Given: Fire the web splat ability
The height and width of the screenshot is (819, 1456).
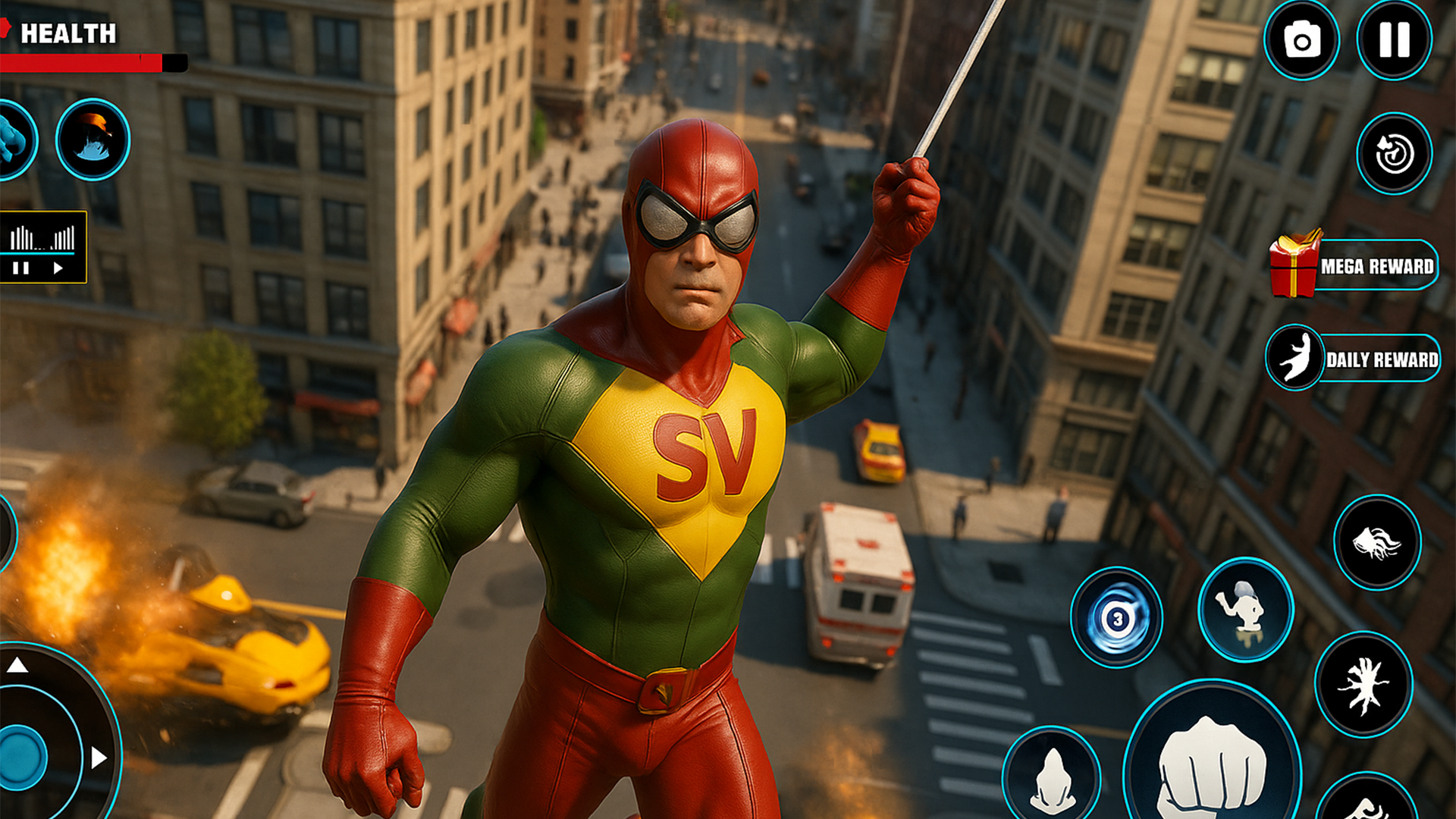Looking at the screenshot, I should (x=1363, y=685).
